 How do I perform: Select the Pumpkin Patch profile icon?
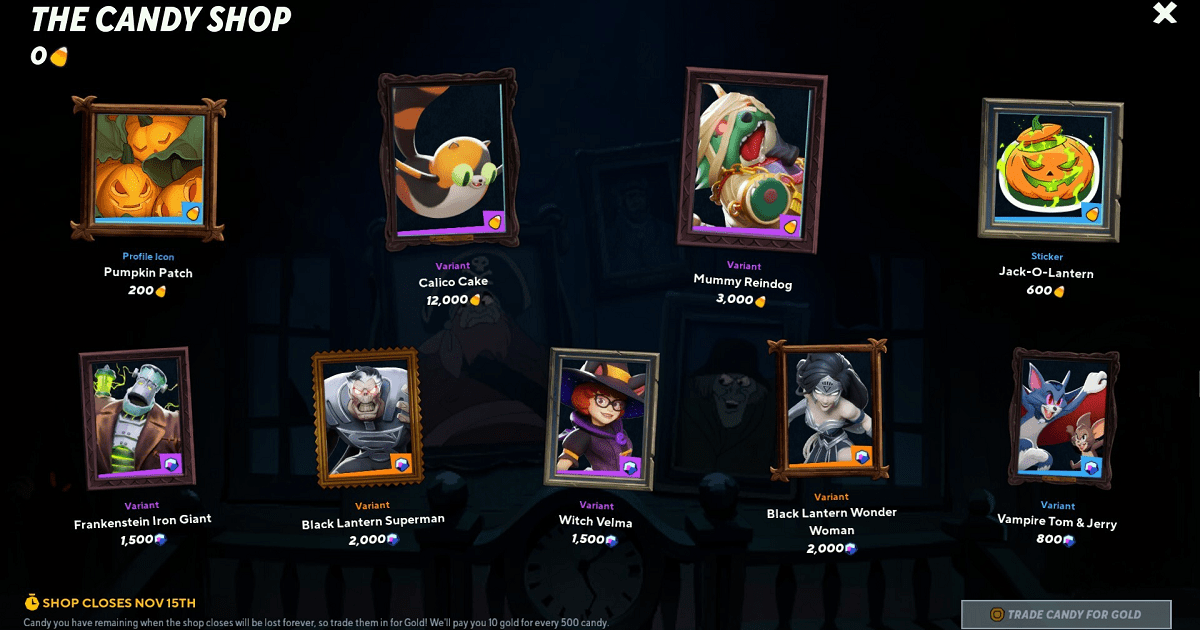click(150, 167)
